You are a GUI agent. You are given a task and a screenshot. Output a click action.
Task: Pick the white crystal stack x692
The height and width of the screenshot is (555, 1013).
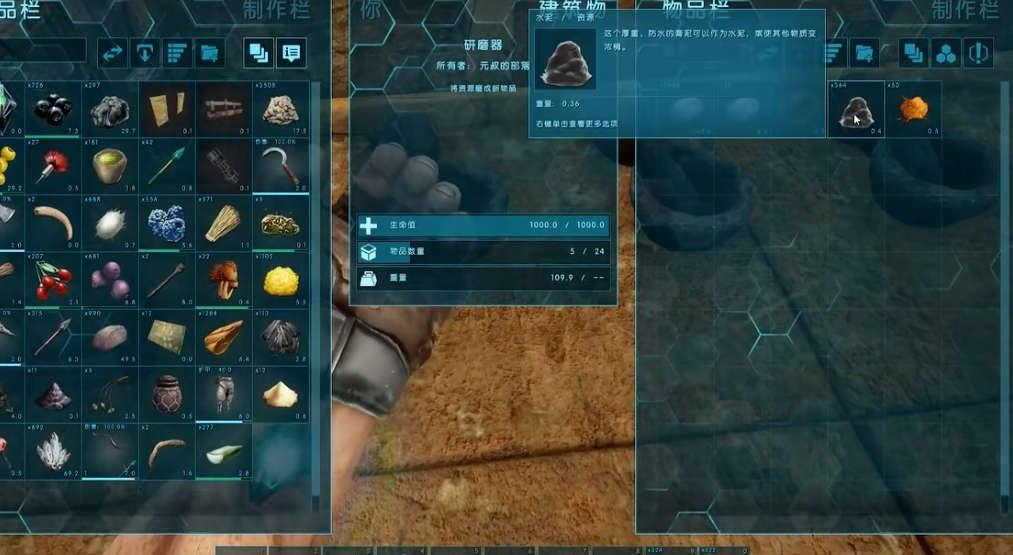pyautogui.click(x=52, y=451)
